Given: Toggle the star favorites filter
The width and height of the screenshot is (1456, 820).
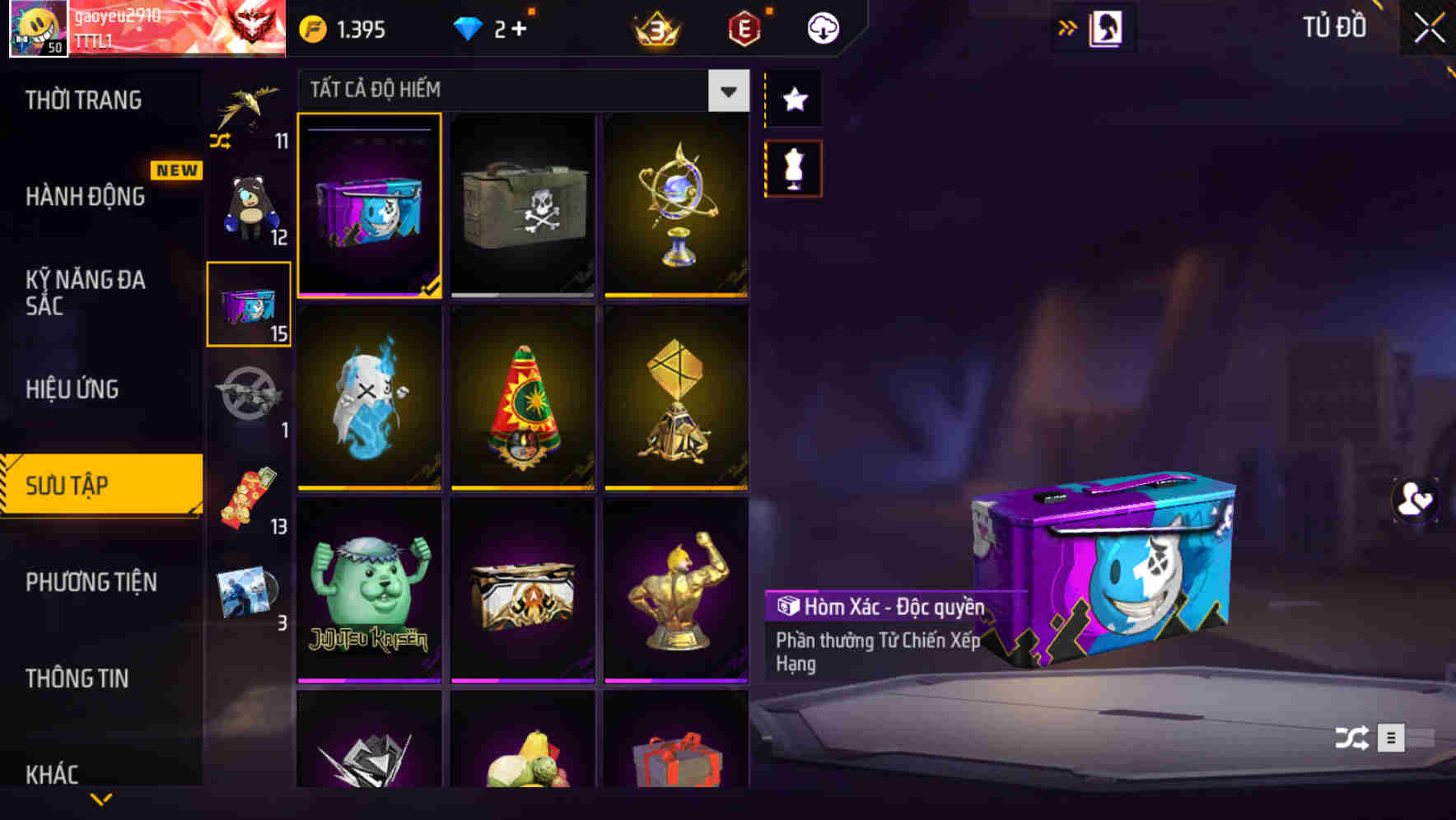Looking at the screenshot, I should tap(794, 100).
